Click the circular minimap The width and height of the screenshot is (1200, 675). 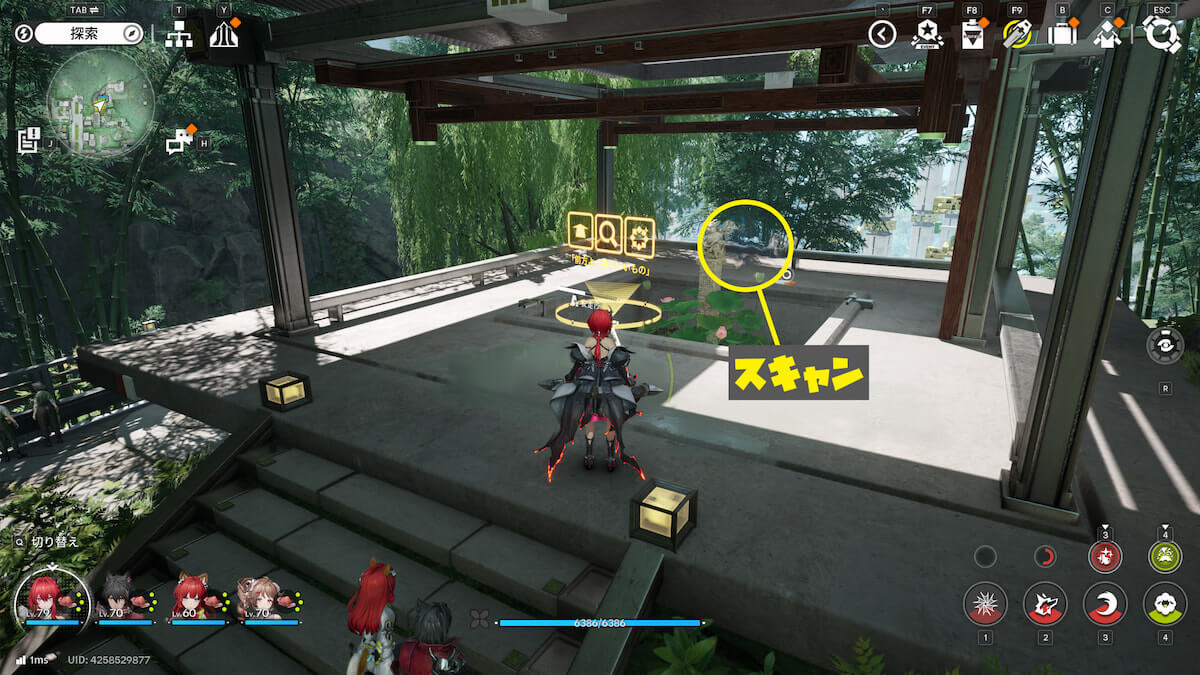(100, 103)
